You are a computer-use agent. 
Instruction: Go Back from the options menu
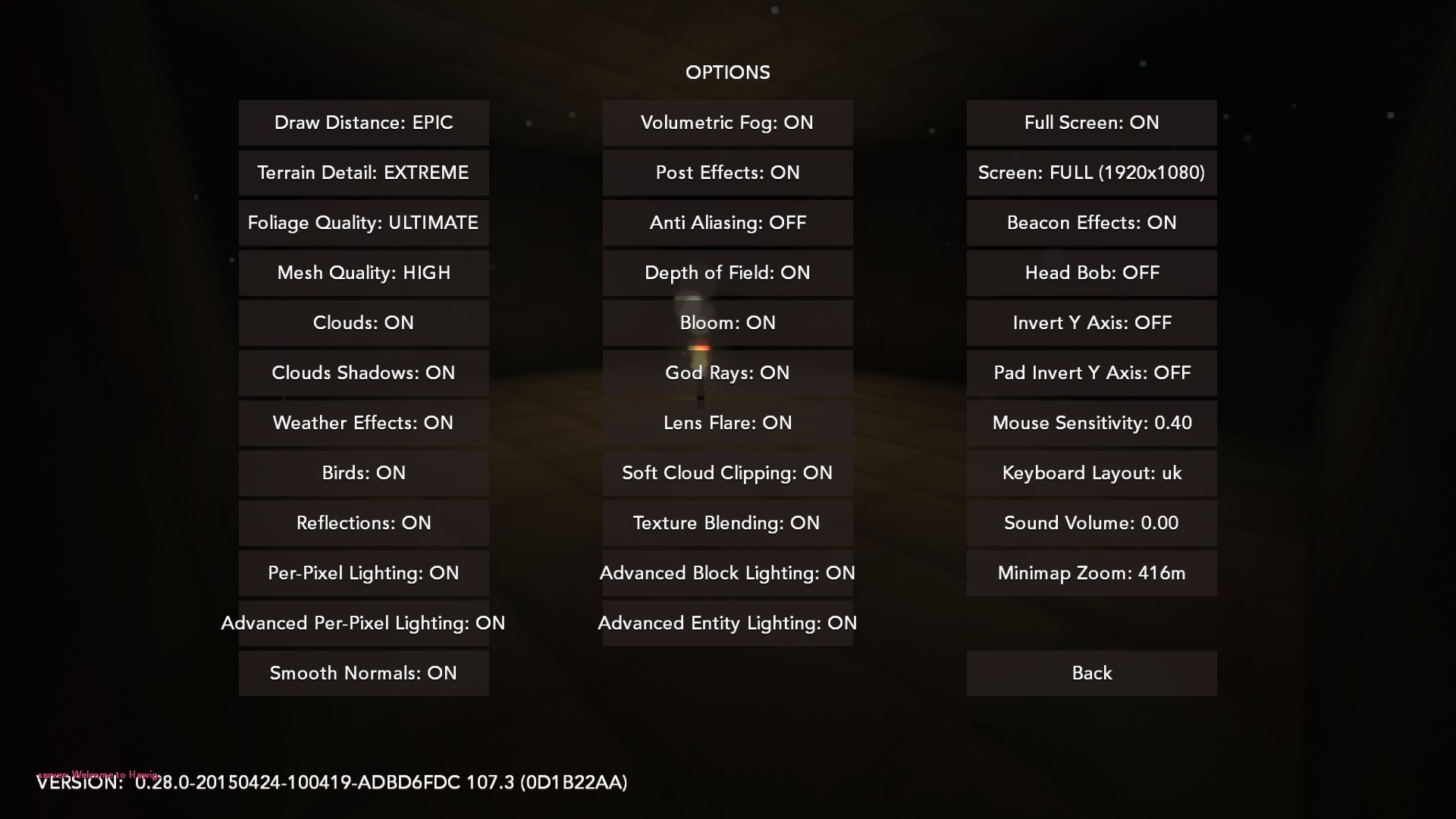pos(1091,673)
